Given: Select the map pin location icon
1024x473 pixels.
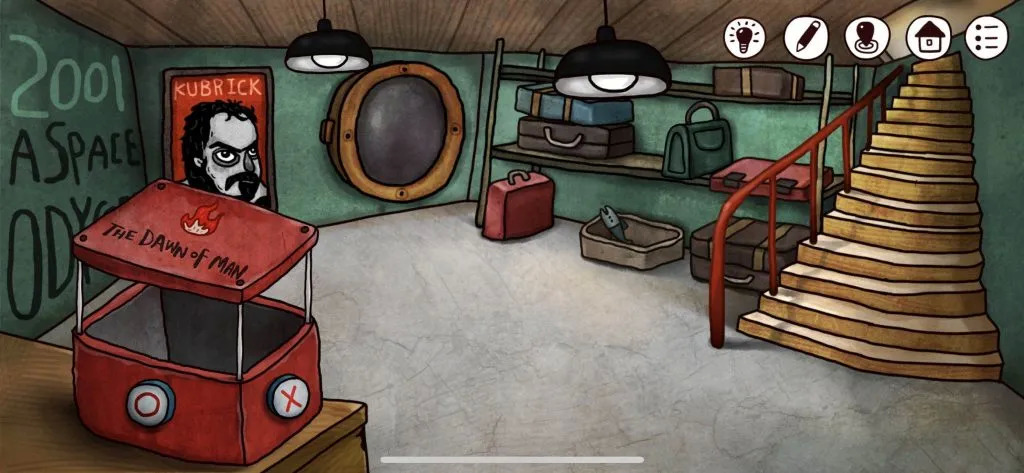Looking at the screenshot, I should click(x=866, y=38).
